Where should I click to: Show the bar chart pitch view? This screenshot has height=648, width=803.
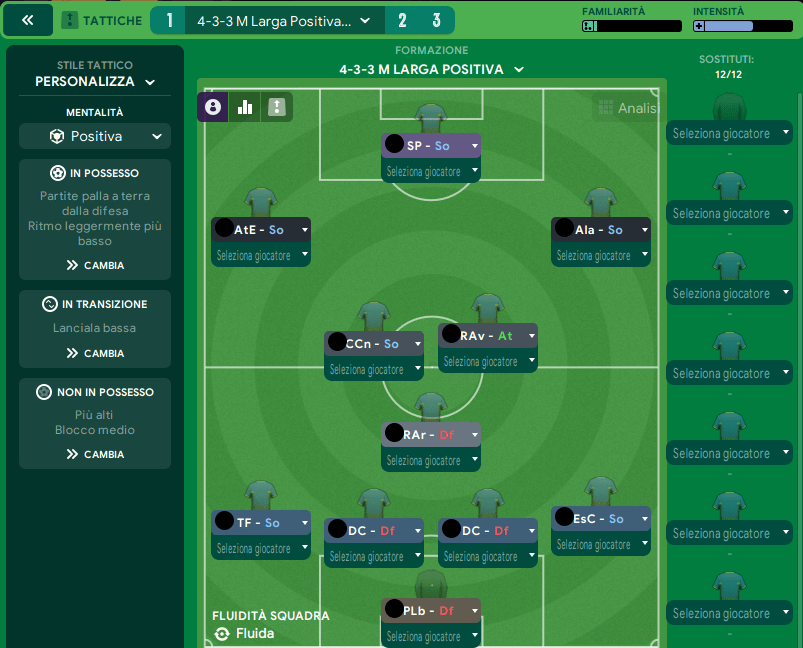tap(245, 107)
